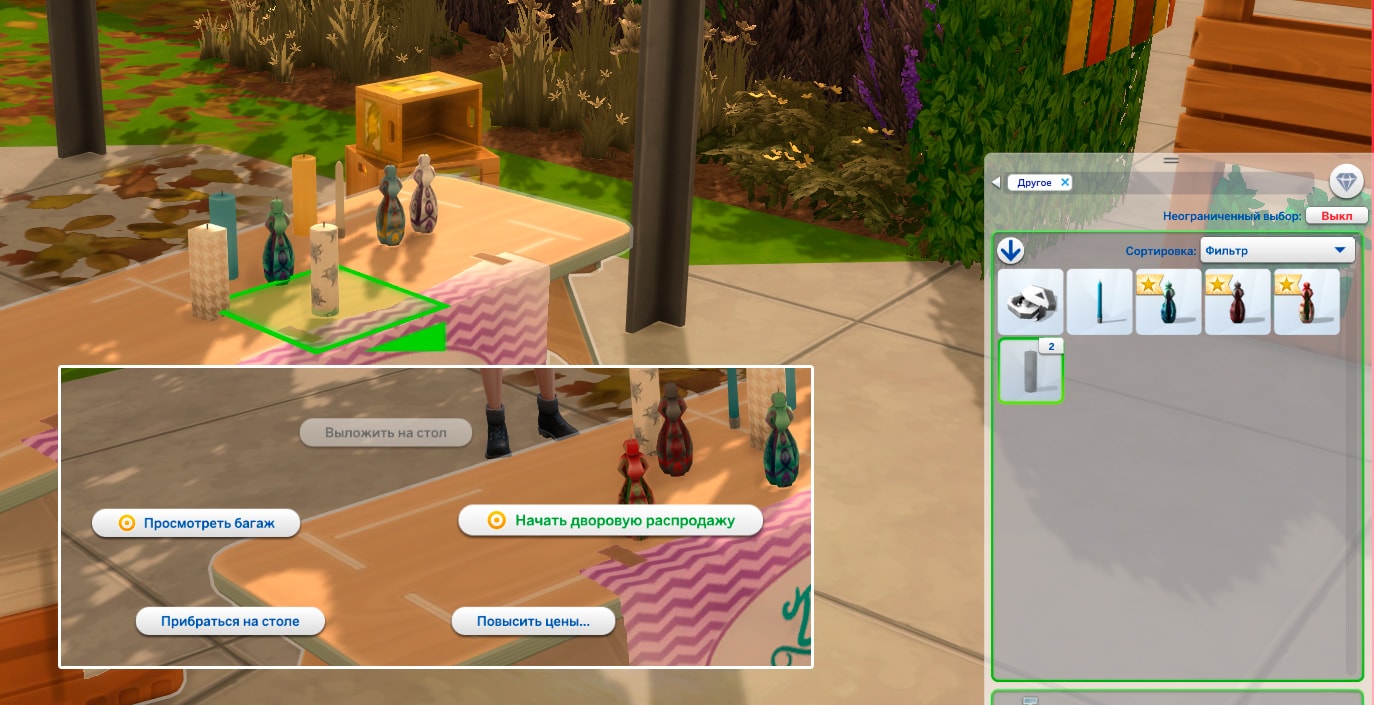Start the yard sale with 'Начать дворовую распродажу'

pyautogui.click(x=611, y=521)
